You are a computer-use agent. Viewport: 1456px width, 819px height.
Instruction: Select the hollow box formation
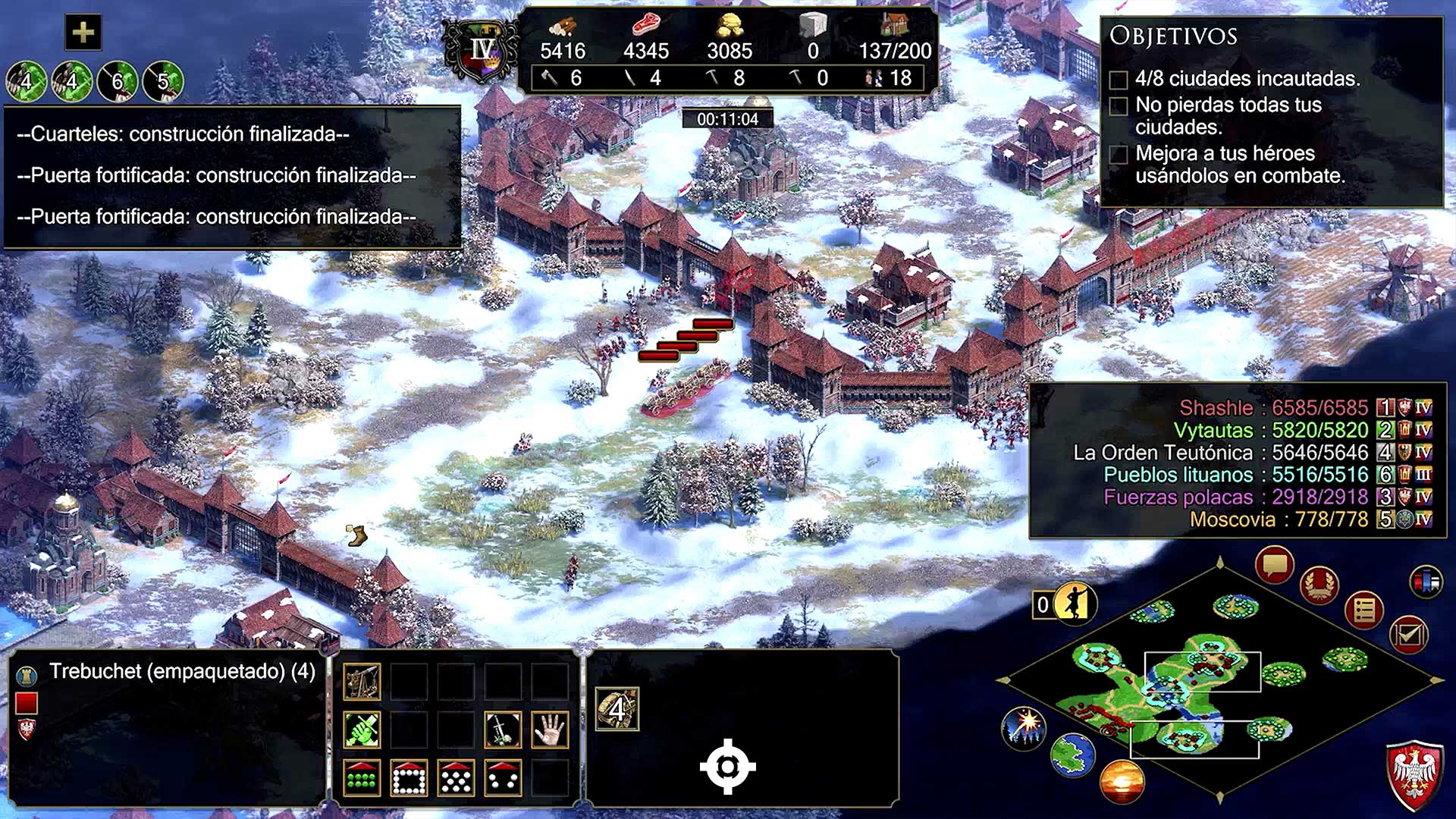[409, 778]
